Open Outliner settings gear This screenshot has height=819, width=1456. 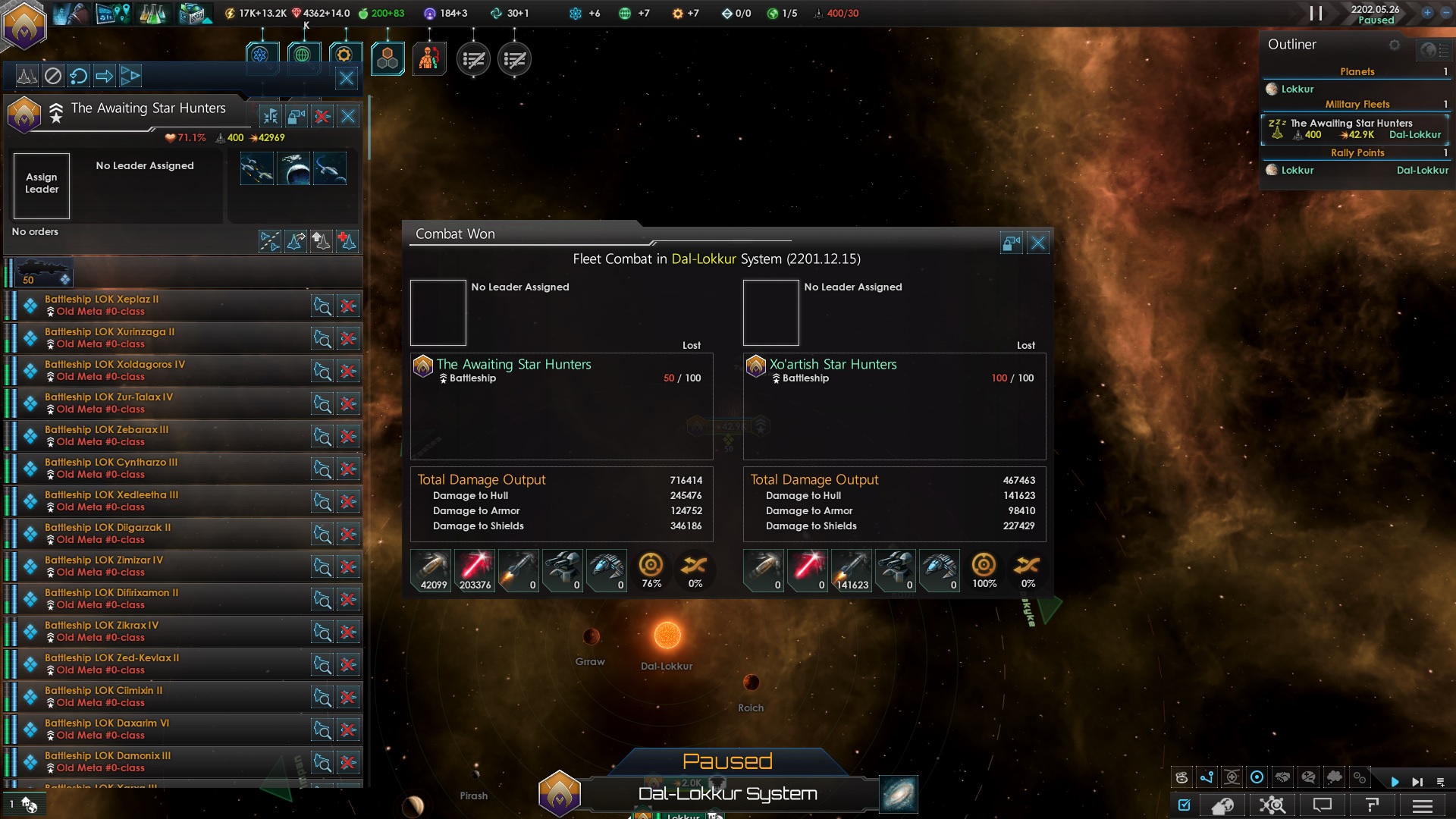click(1394, 45)
